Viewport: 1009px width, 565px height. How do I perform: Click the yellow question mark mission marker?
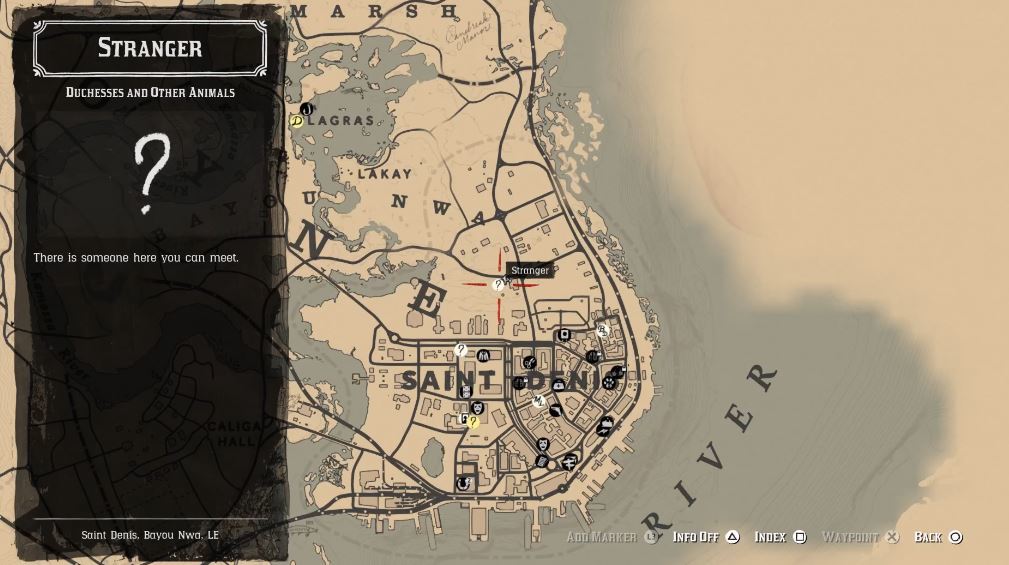point(473,422)
